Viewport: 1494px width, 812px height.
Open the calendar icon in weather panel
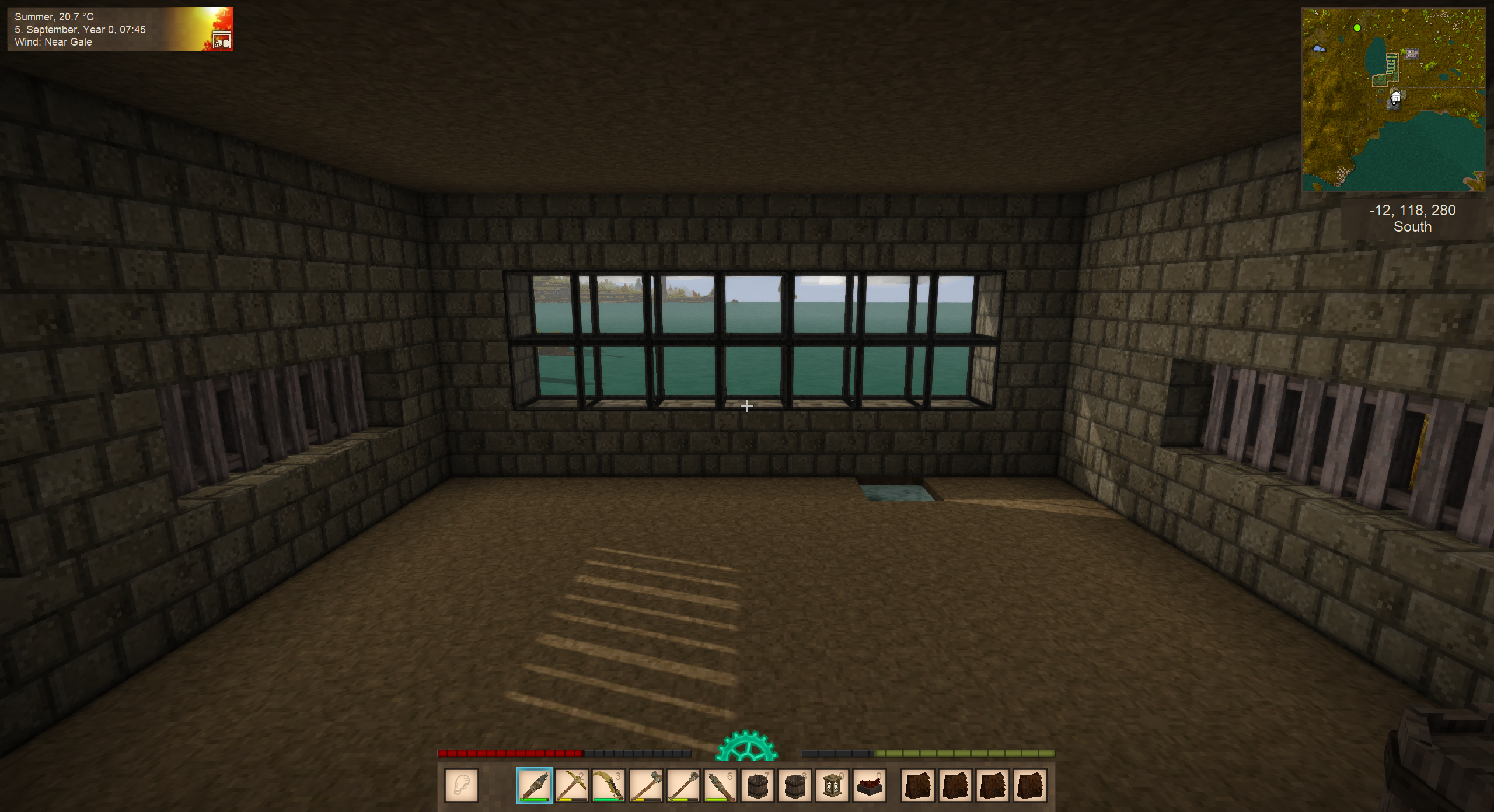pos(222,41)
